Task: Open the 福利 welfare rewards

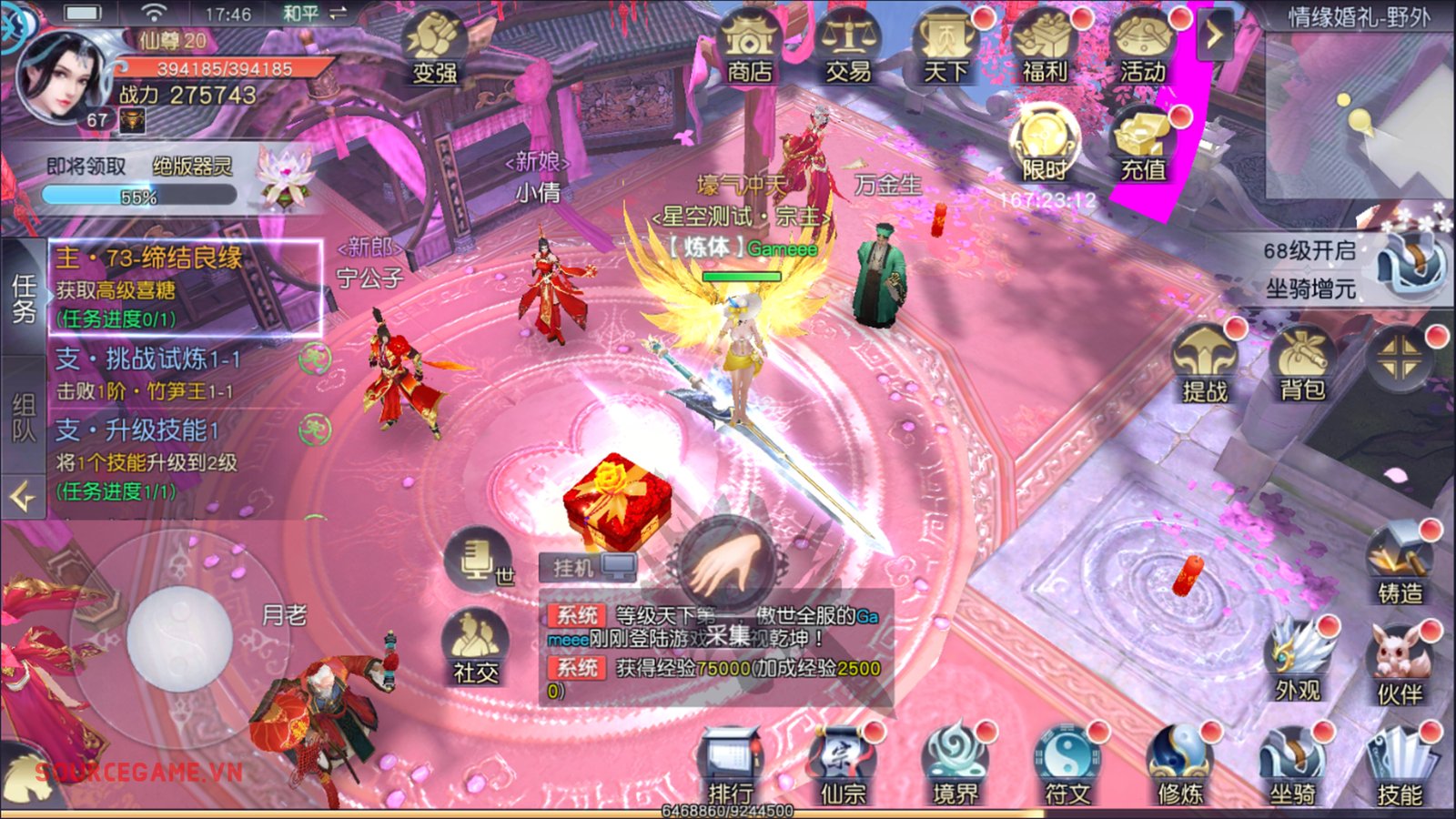Action: 1045,47
